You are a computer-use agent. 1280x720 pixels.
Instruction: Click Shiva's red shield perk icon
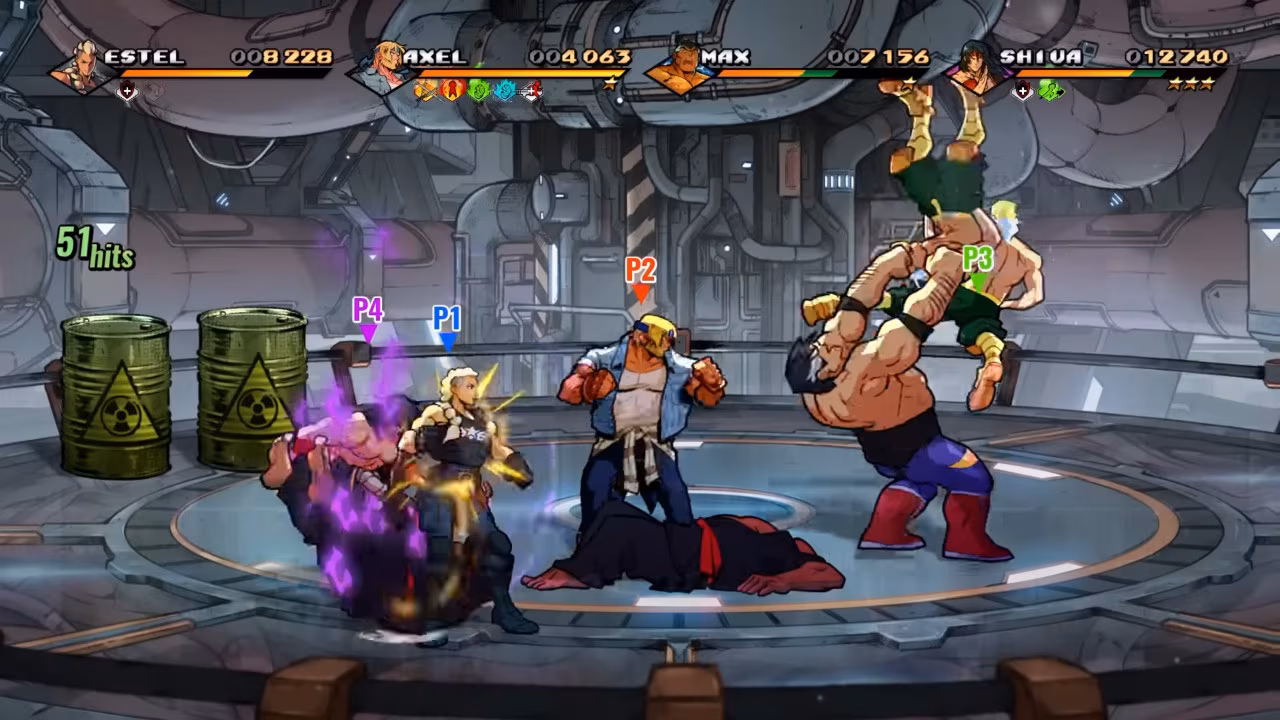point(1022,91)
